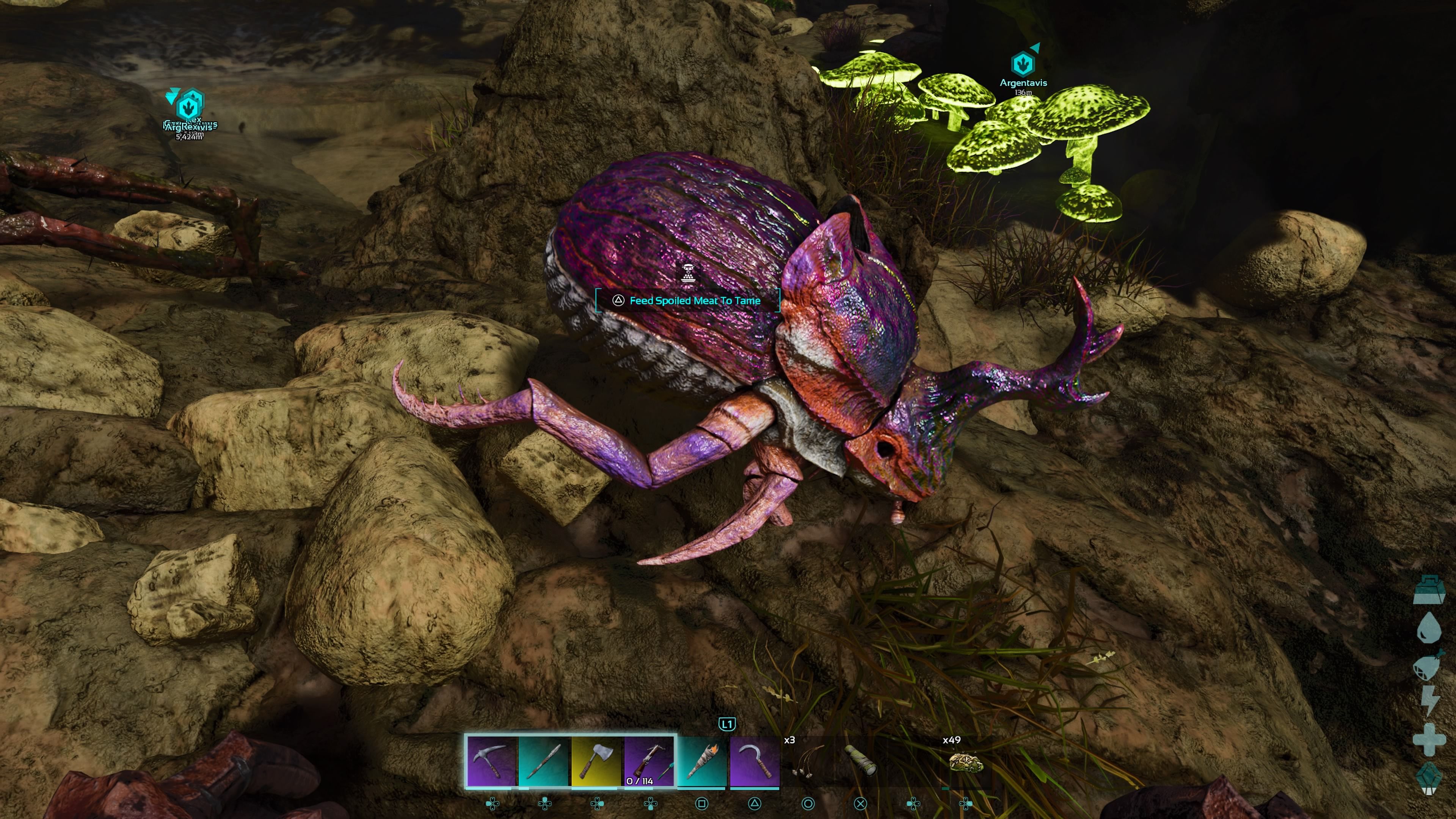The image size is (1456, 819).
Task: Click the Argentavis waypoint marker
Action: tap(1023, 64)
